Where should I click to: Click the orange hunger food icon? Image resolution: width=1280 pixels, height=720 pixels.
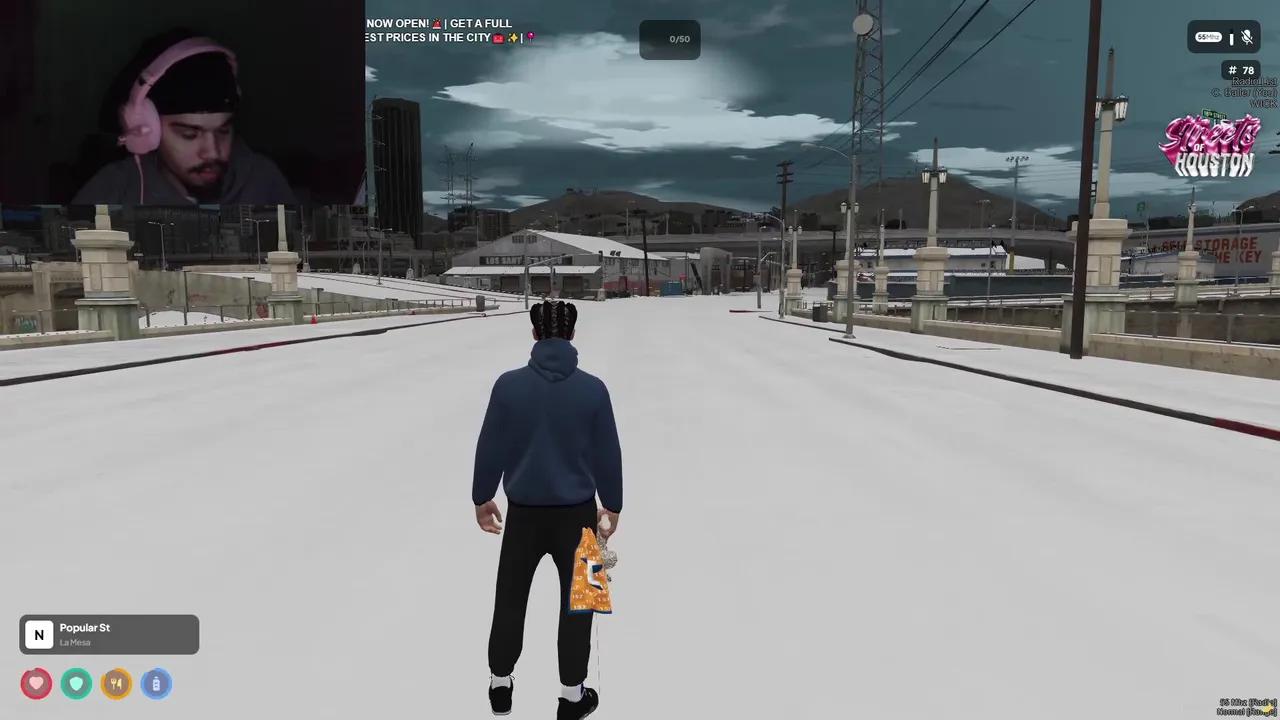[x=116, y=683]
